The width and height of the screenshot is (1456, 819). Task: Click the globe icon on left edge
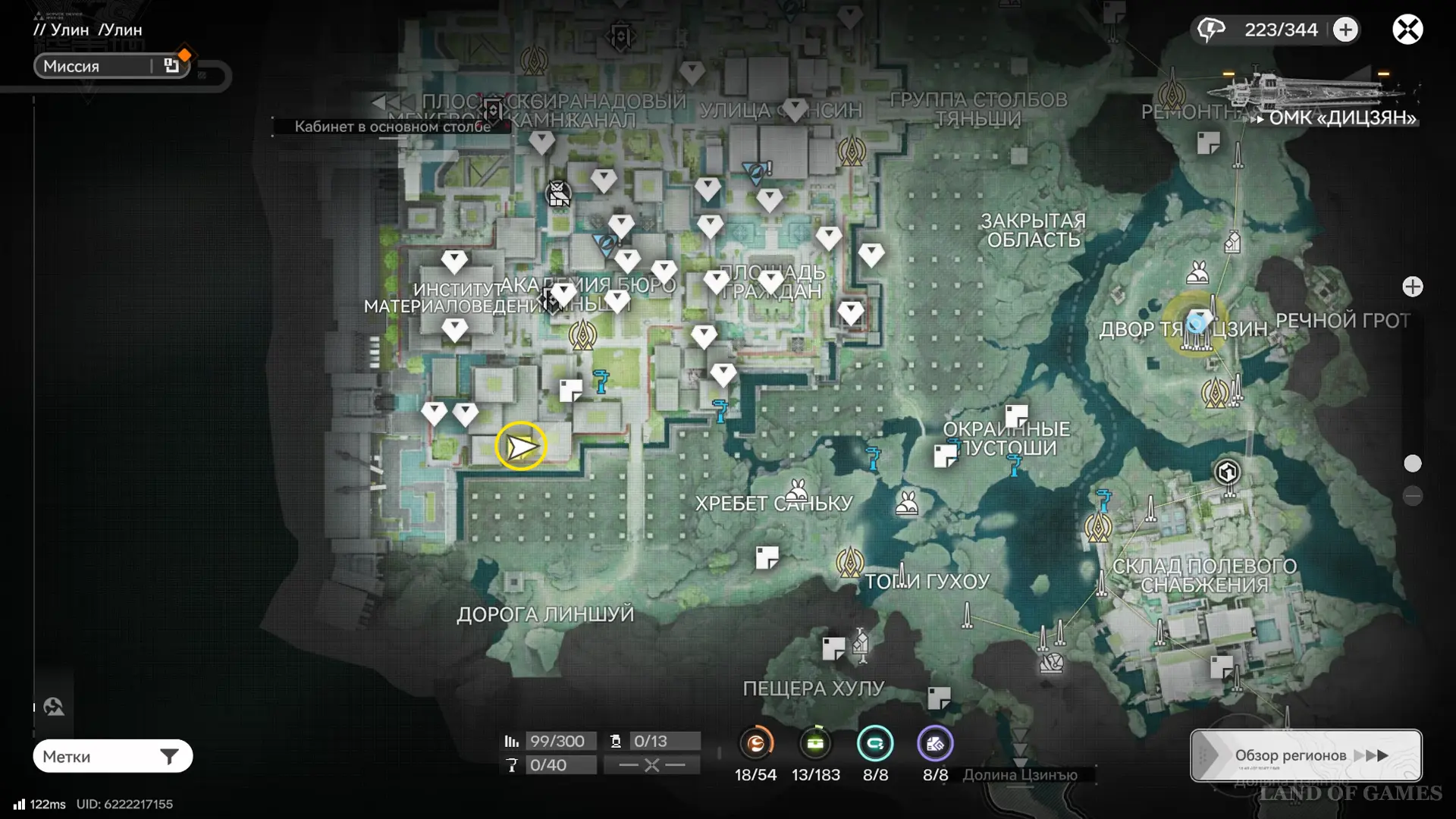pos(54,707)
